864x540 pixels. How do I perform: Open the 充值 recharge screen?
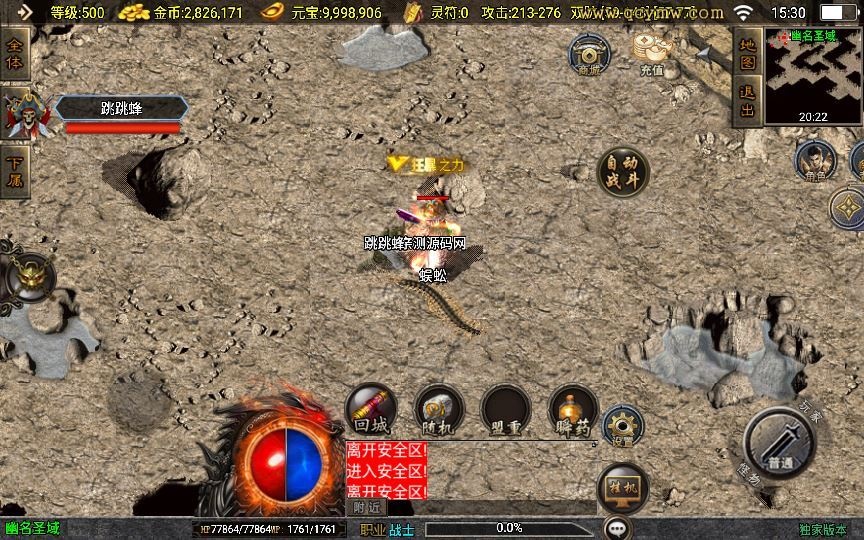652,53
